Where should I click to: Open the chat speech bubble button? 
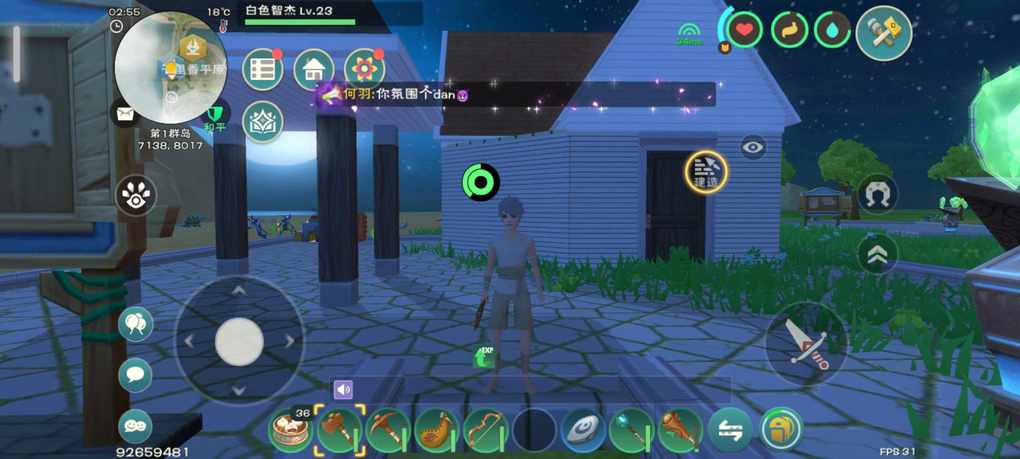click(x=135, y=375)
